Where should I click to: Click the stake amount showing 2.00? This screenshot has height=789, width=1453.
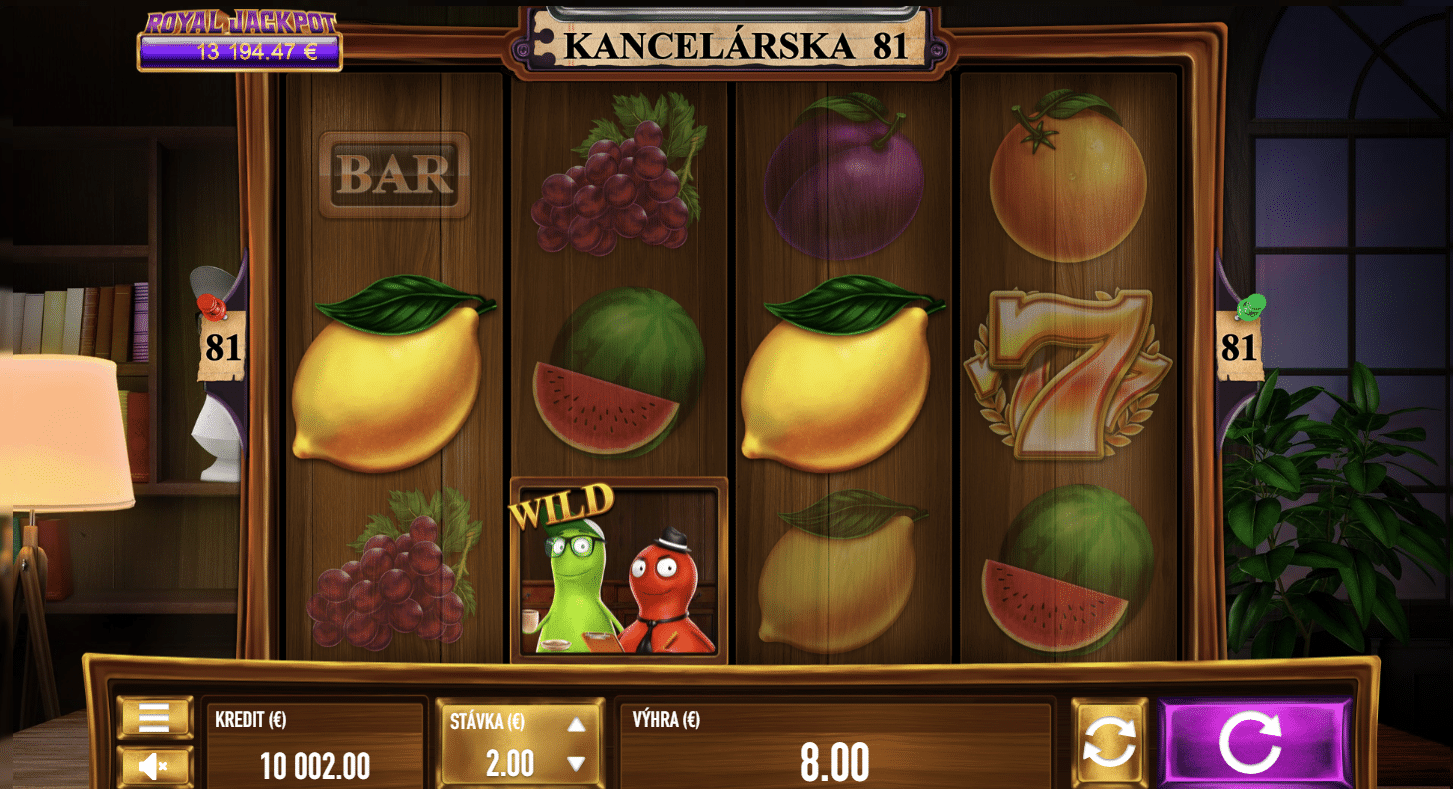508,762
